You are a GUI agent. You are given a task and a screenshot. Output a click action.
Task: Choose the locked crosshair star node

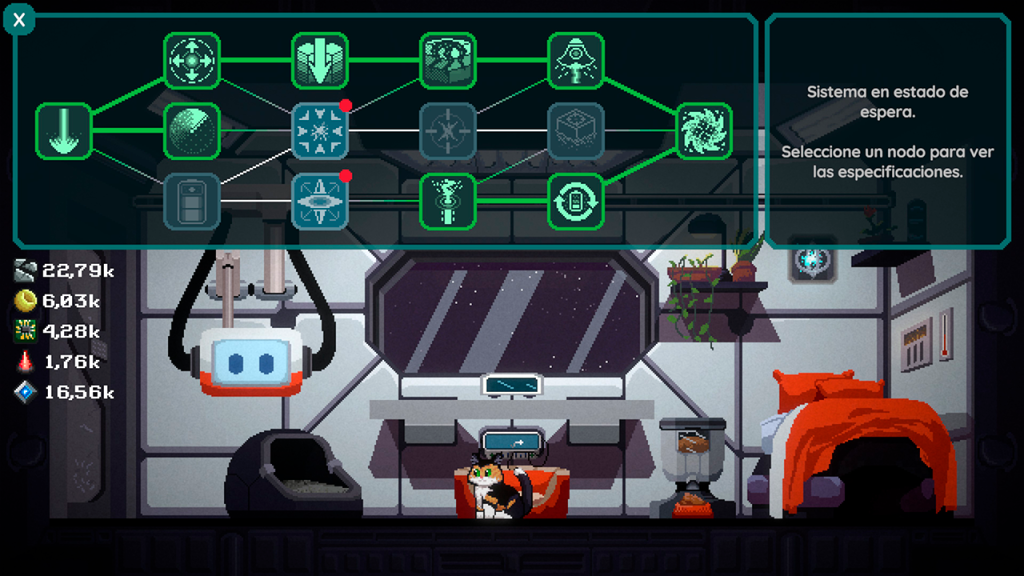pyautogui.click(x=448, y=131)
